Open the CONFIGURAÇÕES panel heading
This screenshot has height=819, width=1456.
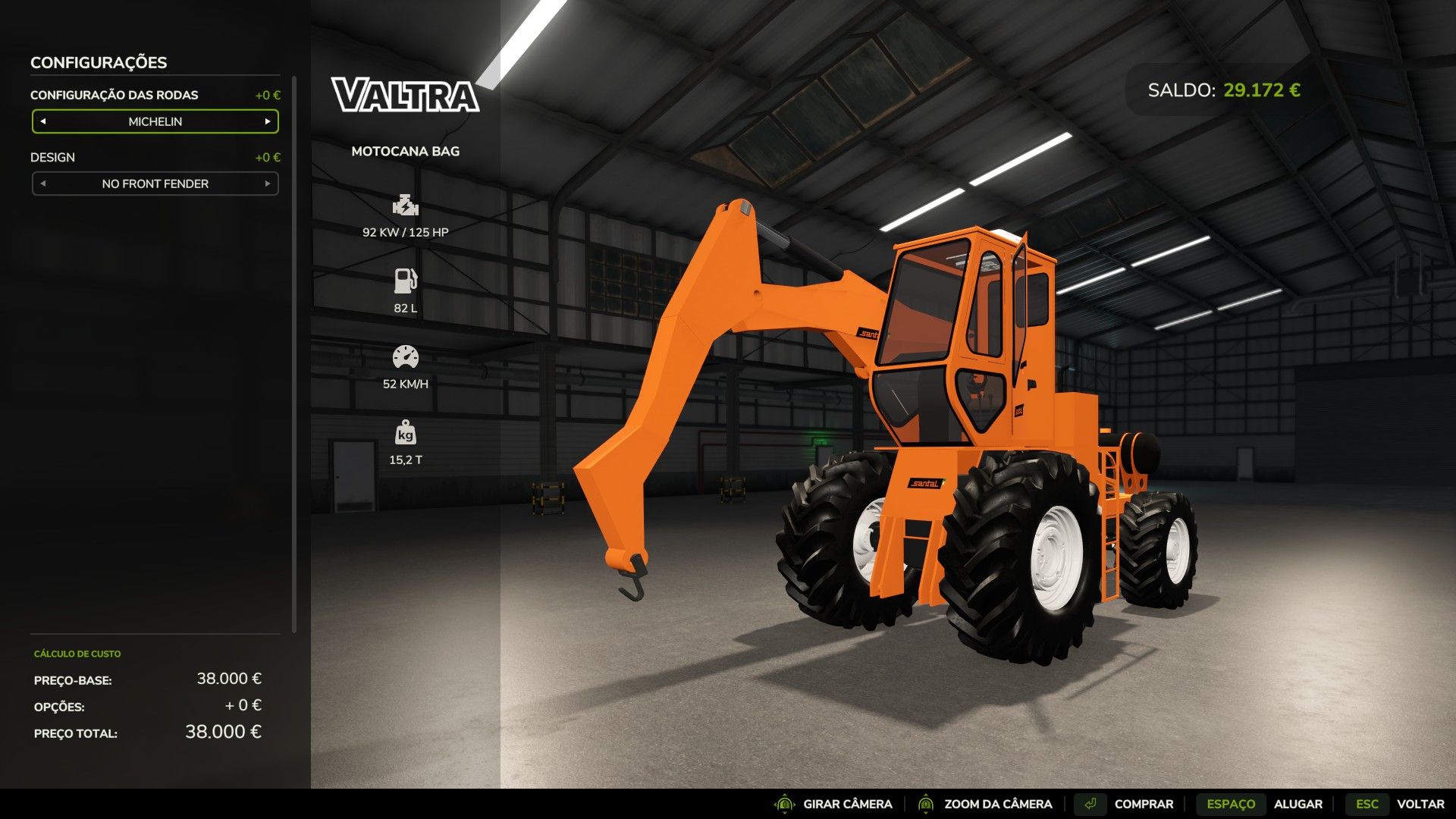click(99, 62)
